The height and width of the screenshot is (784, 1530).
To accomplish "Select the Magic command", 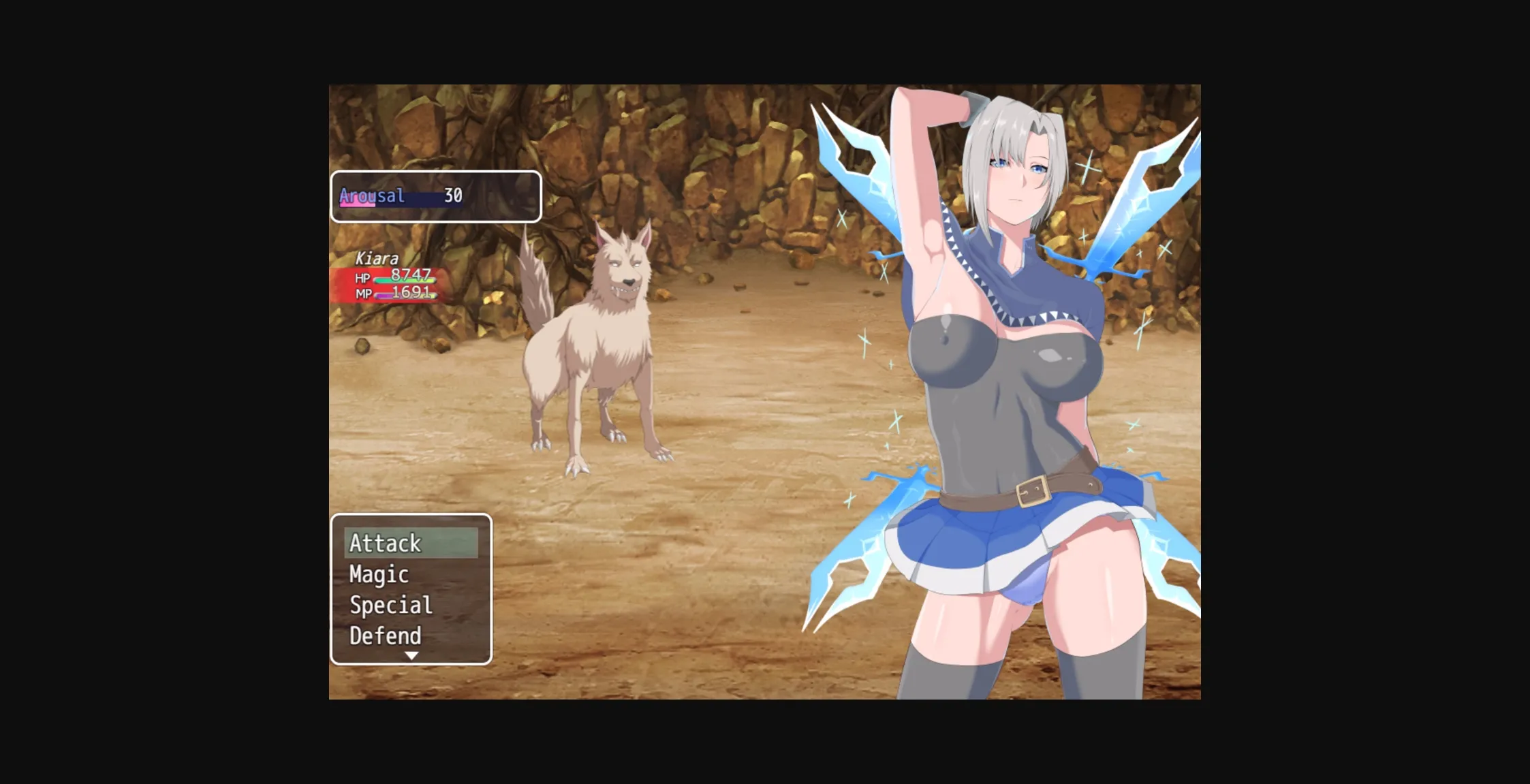I will (378, 574).
